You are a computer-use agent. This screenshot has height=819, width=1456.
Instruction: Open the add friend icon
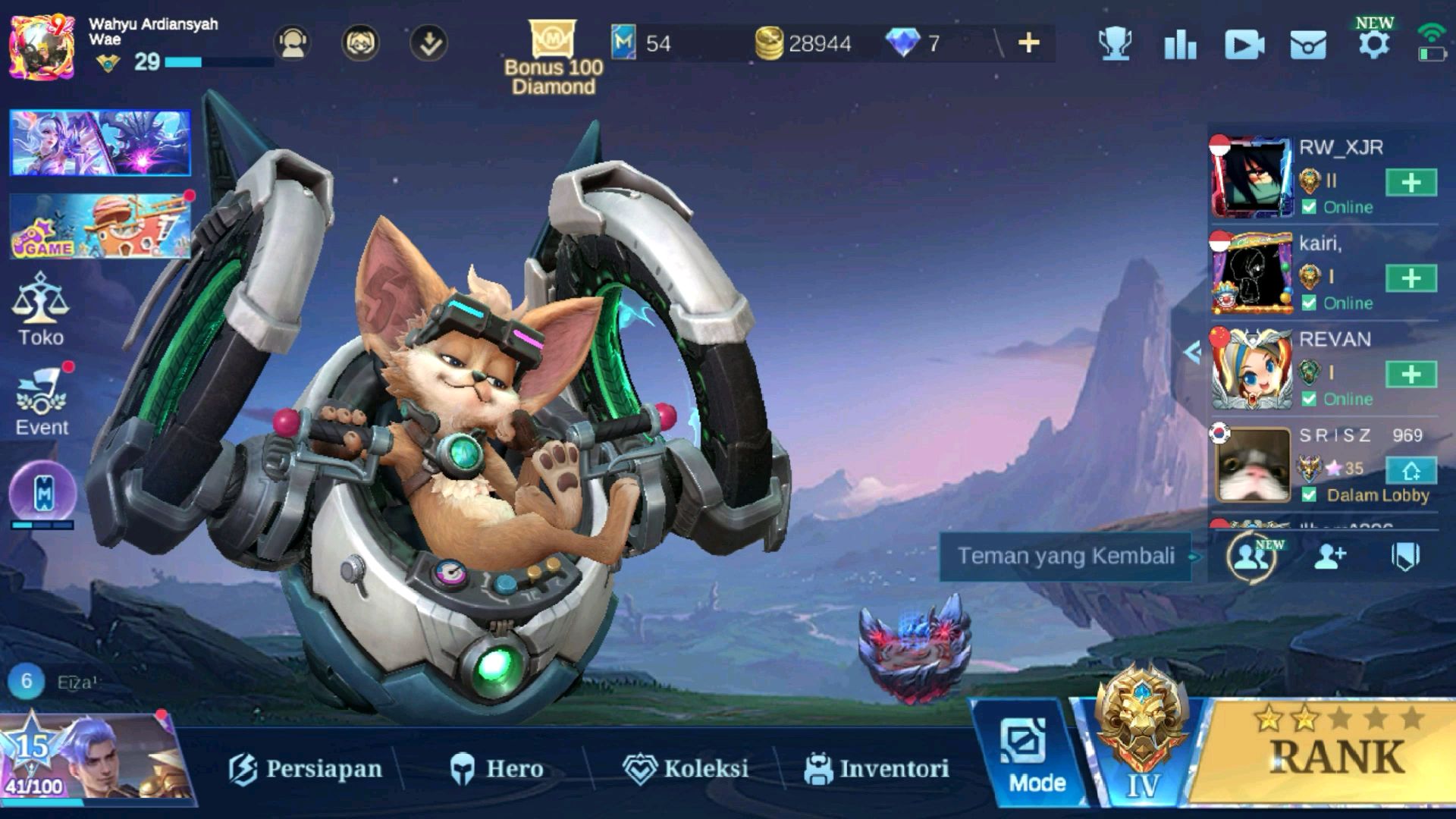coord(1329,557)
